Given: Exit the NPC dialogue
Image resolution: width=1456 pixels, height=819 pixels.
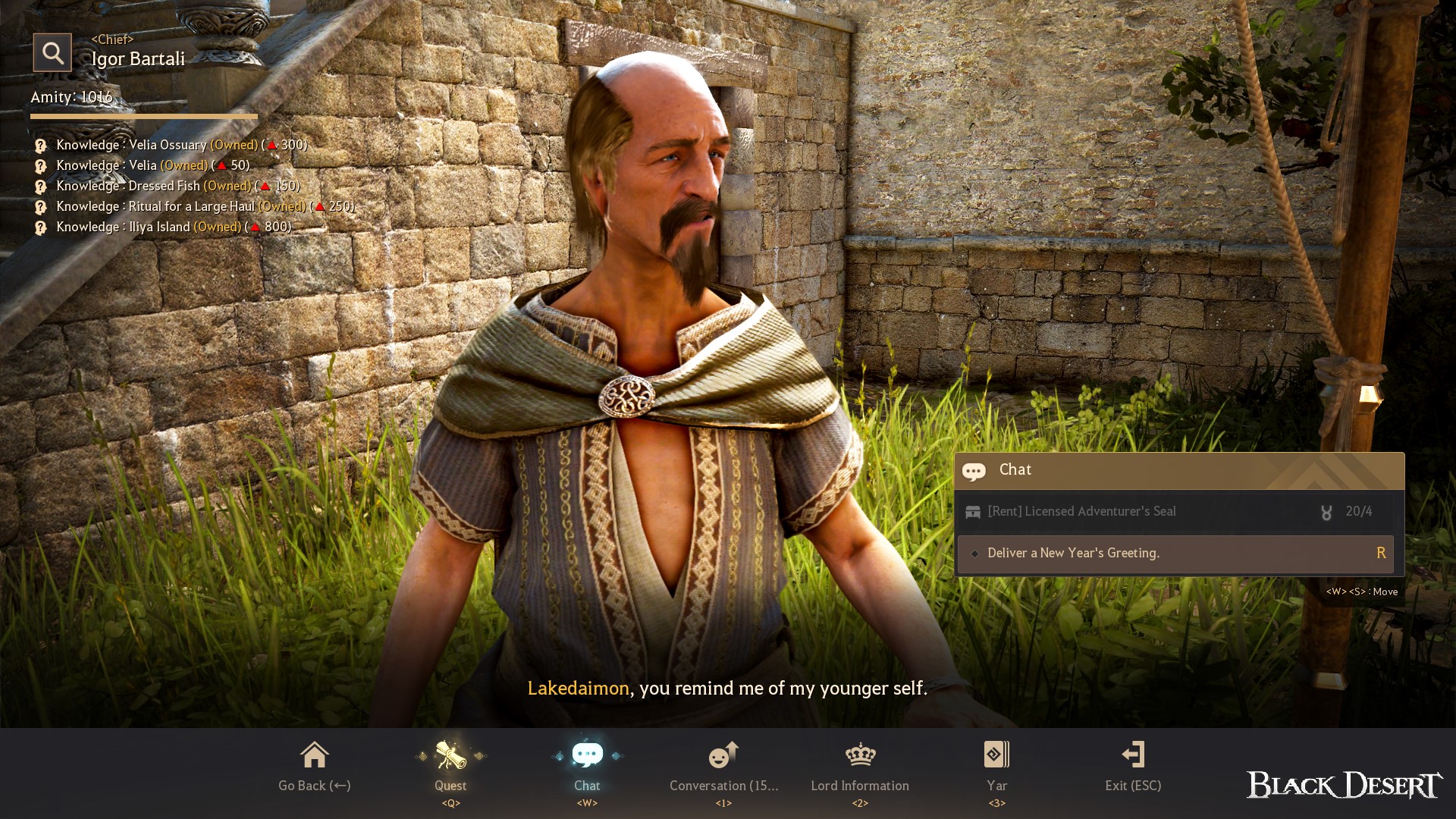Looking at the screenshot, I should 1133,767.
